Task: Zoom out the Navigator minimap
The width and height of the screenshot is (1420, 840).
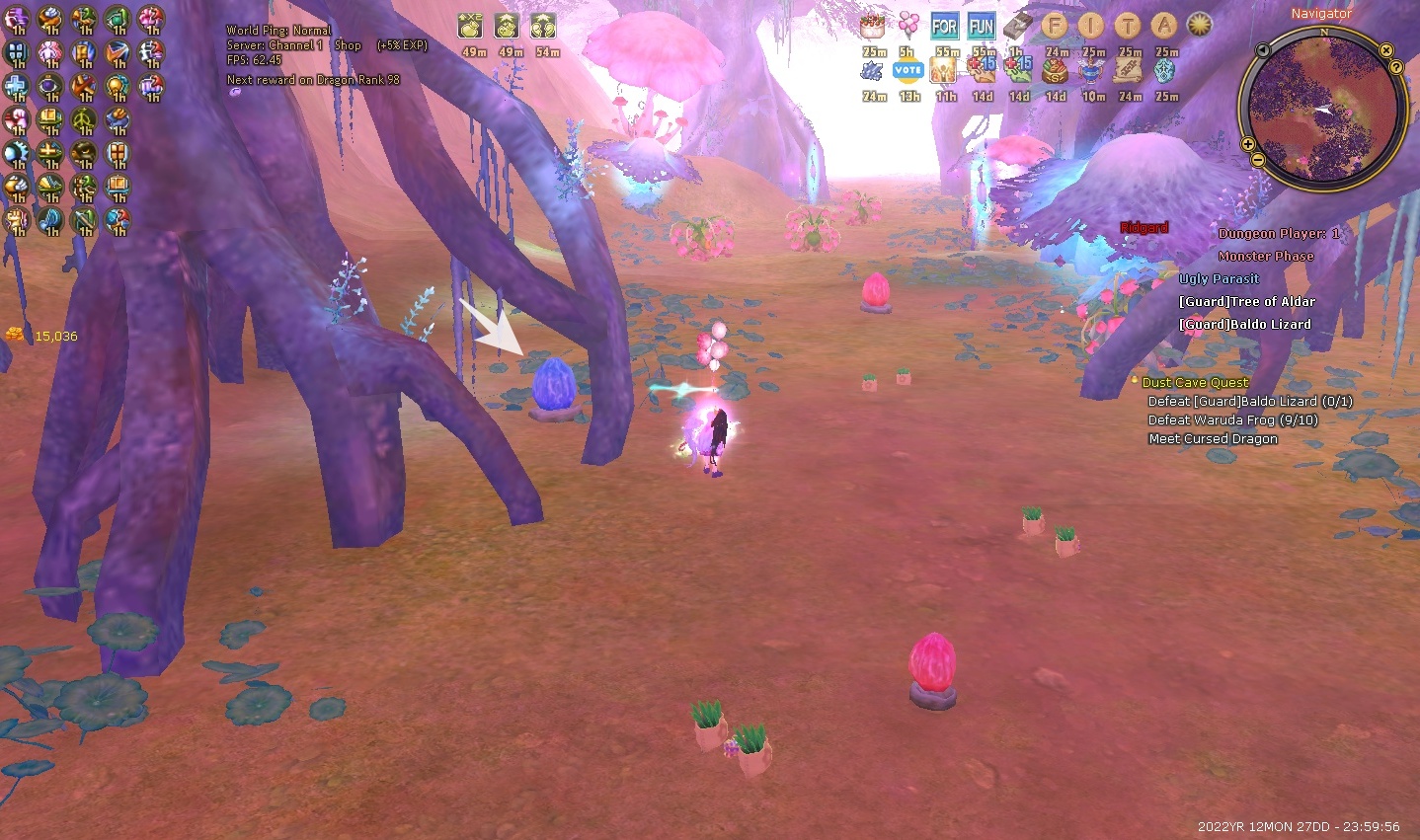Action: click(1257, 160)
